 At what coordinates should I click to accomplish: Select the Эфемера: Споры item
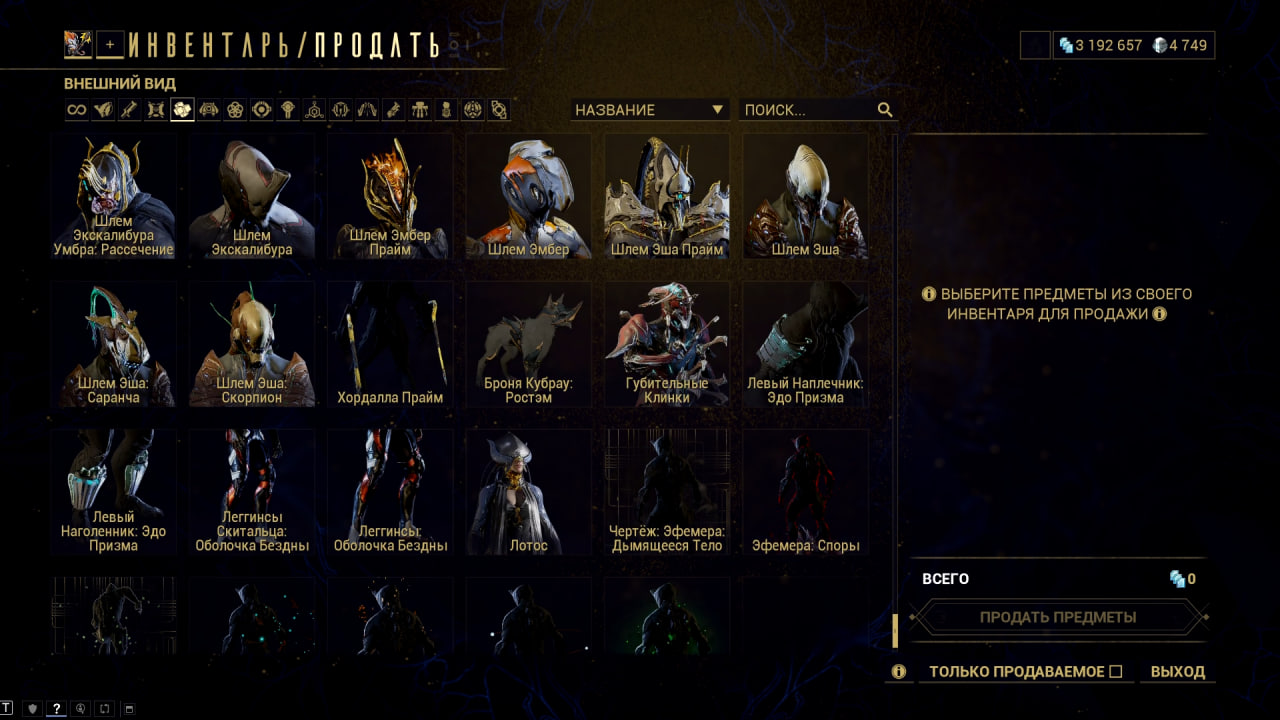[x=804, y=492]
